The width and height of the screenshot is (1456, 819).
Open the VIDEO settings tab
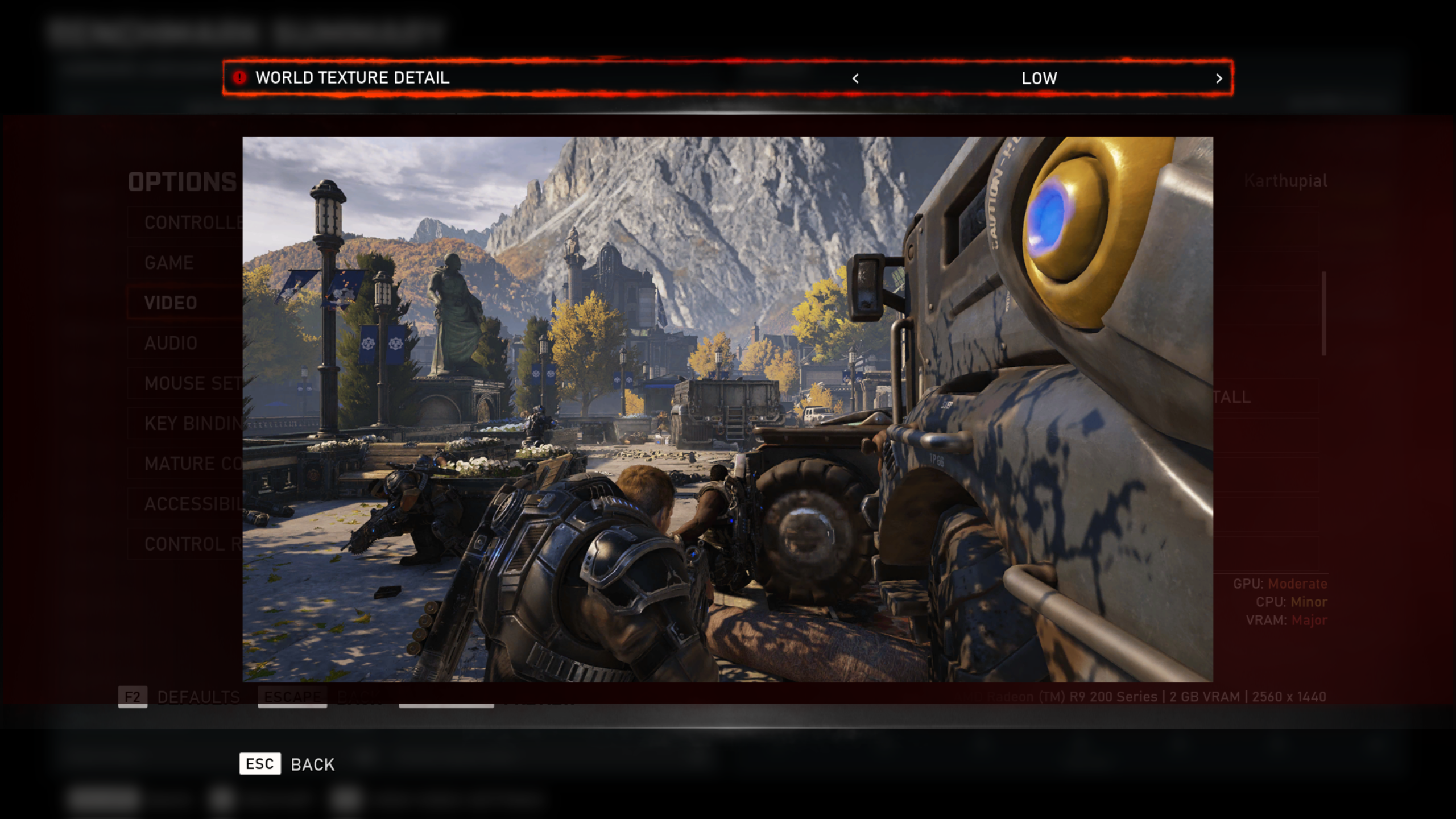(172, 303)
